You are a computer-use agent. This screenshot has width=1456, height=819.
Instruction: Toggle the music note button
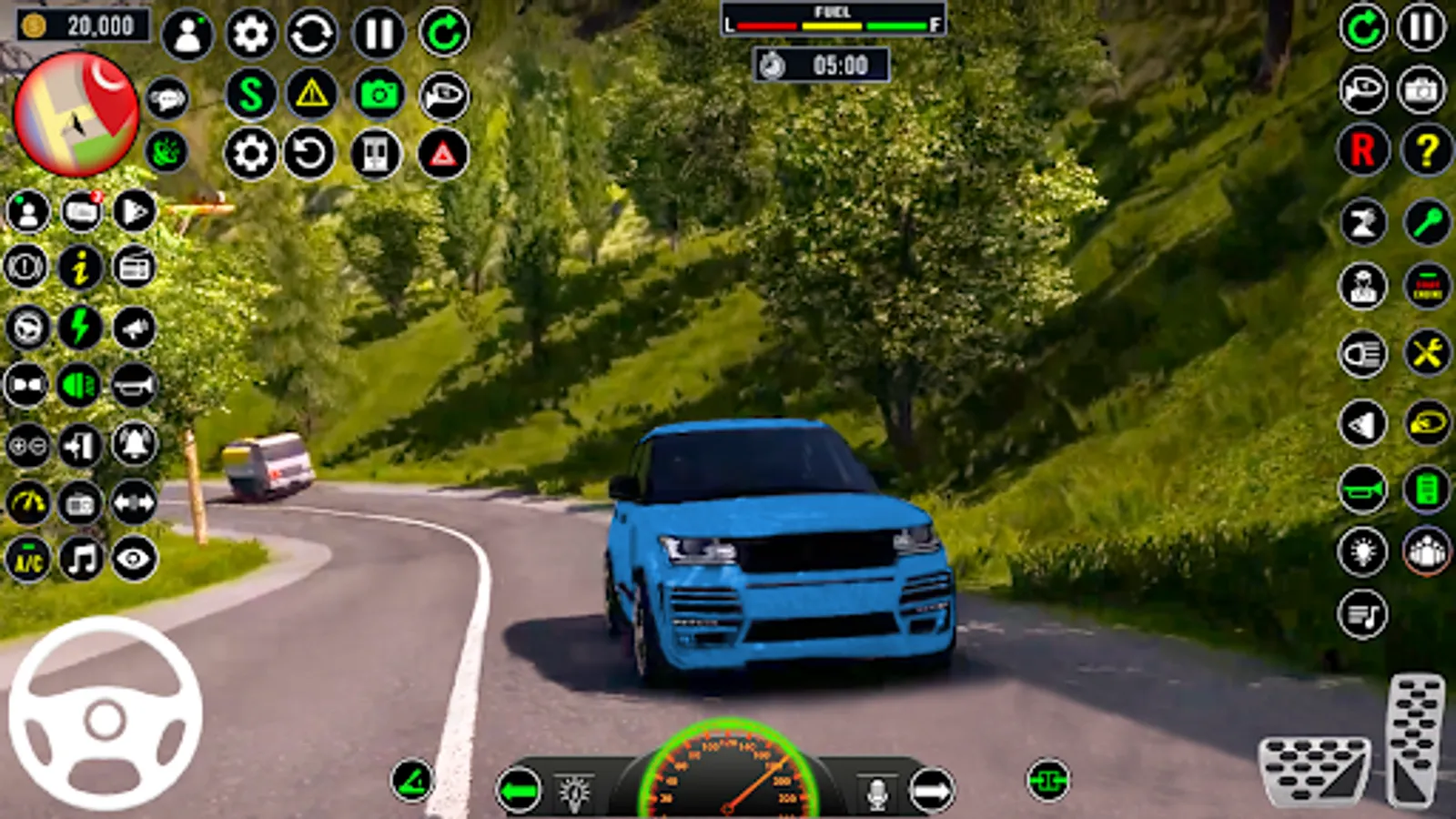point(81,559)
